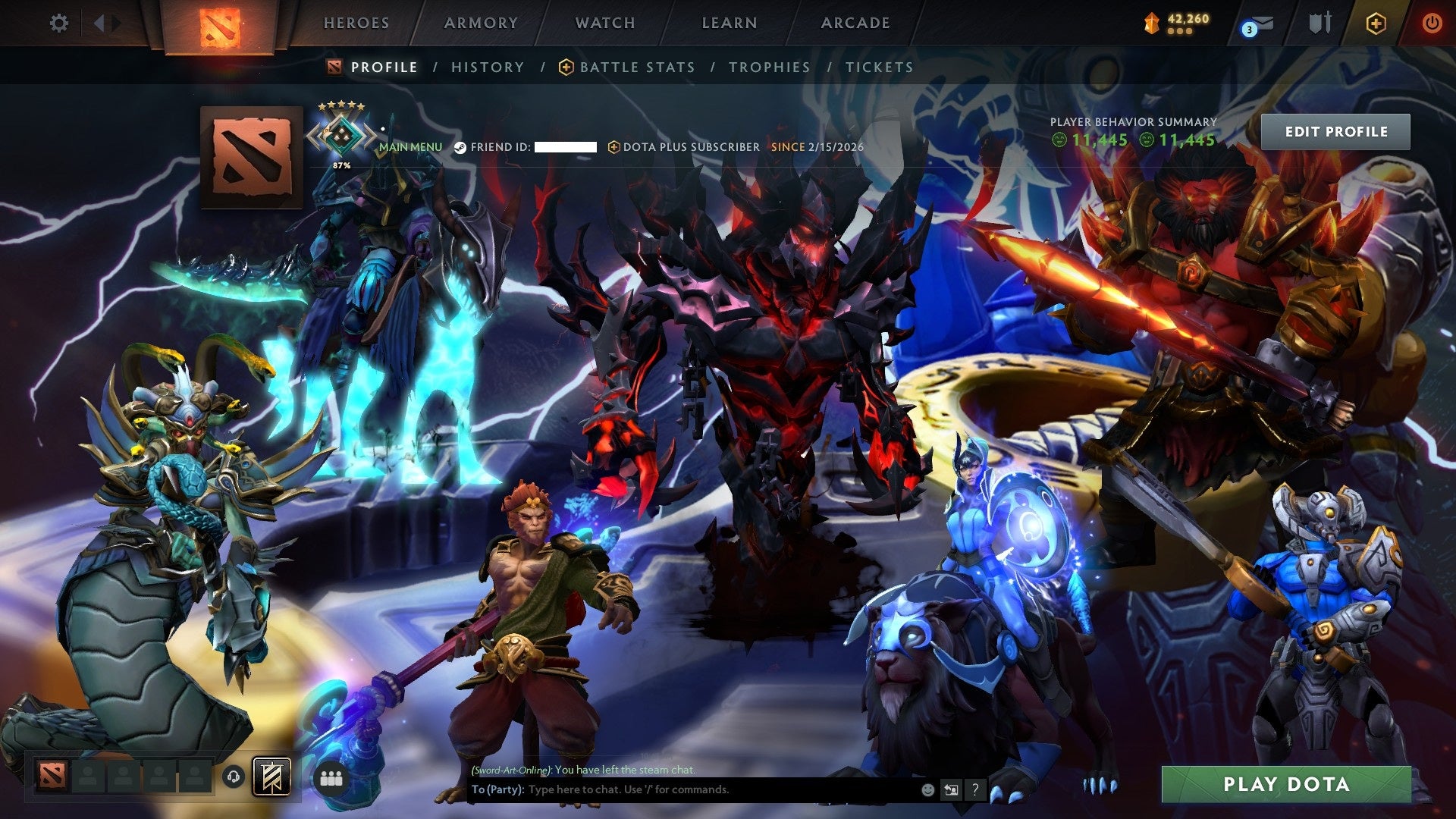Select the emoticon smiley in the chat bar
1456x819 pixels.
point(927,790)
